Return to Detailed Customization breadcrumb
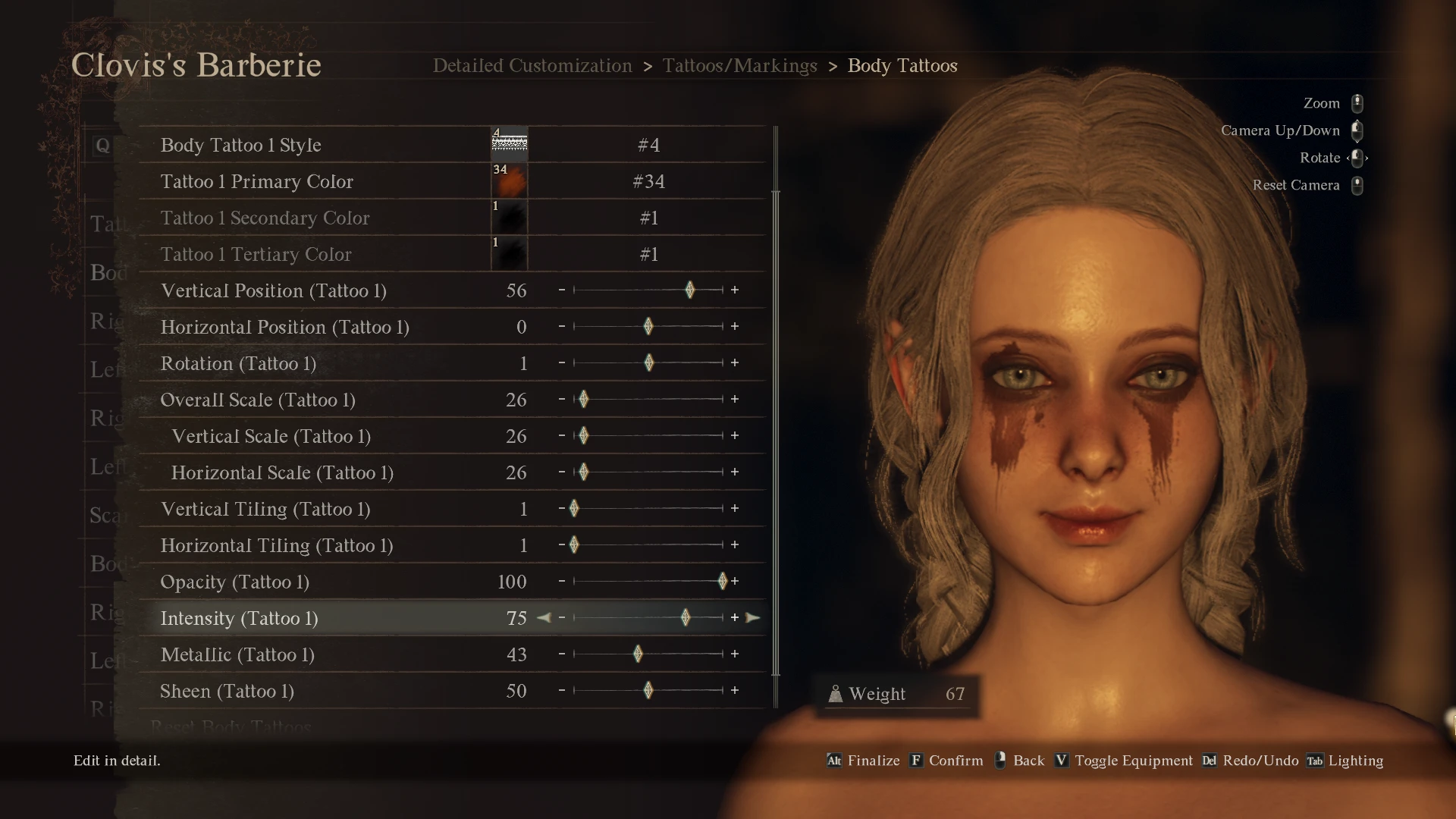Screen dimensions: 1456x819 coord(532,66)
